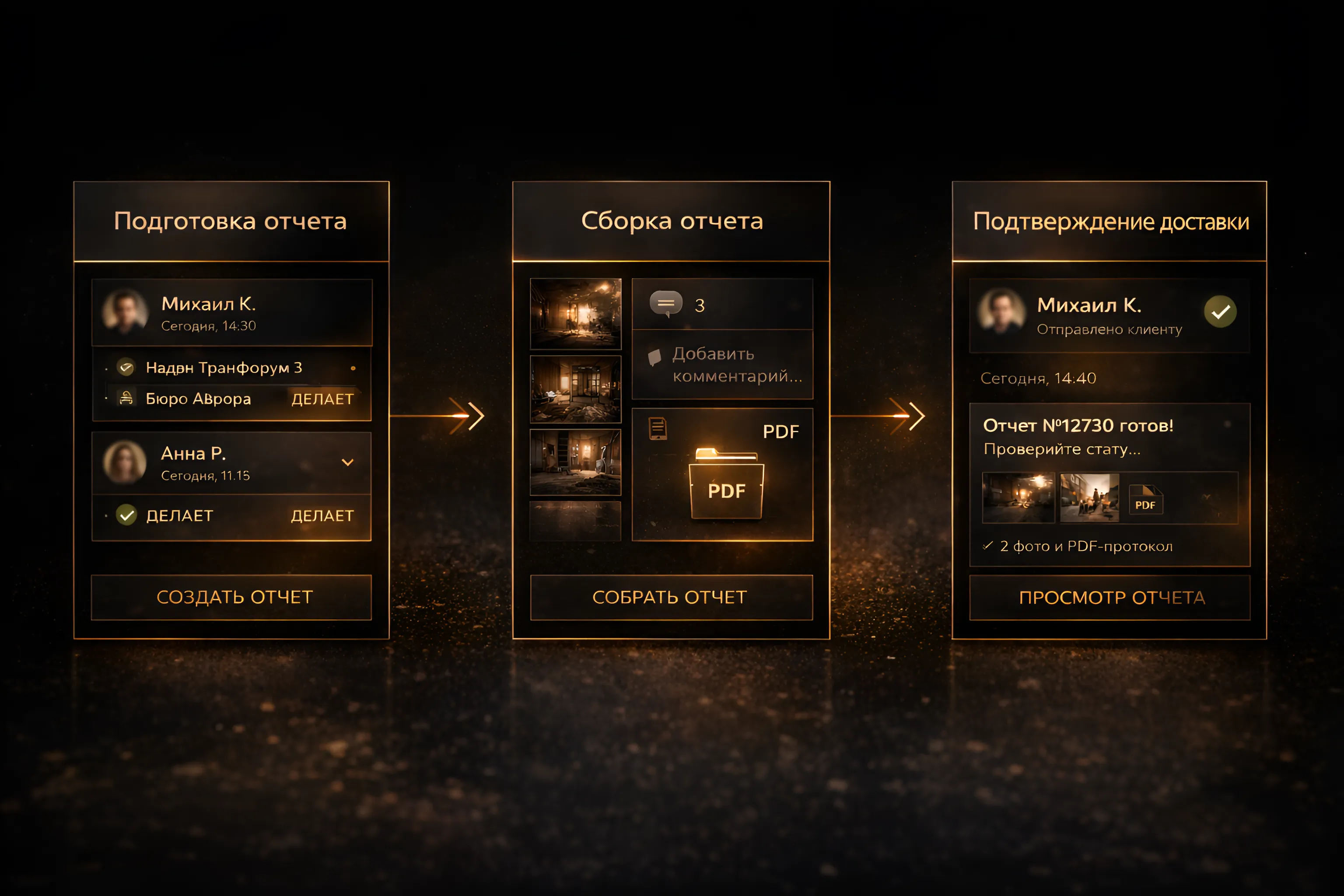
Task: Open the large PDF folder icon
Action: [726, 485]
